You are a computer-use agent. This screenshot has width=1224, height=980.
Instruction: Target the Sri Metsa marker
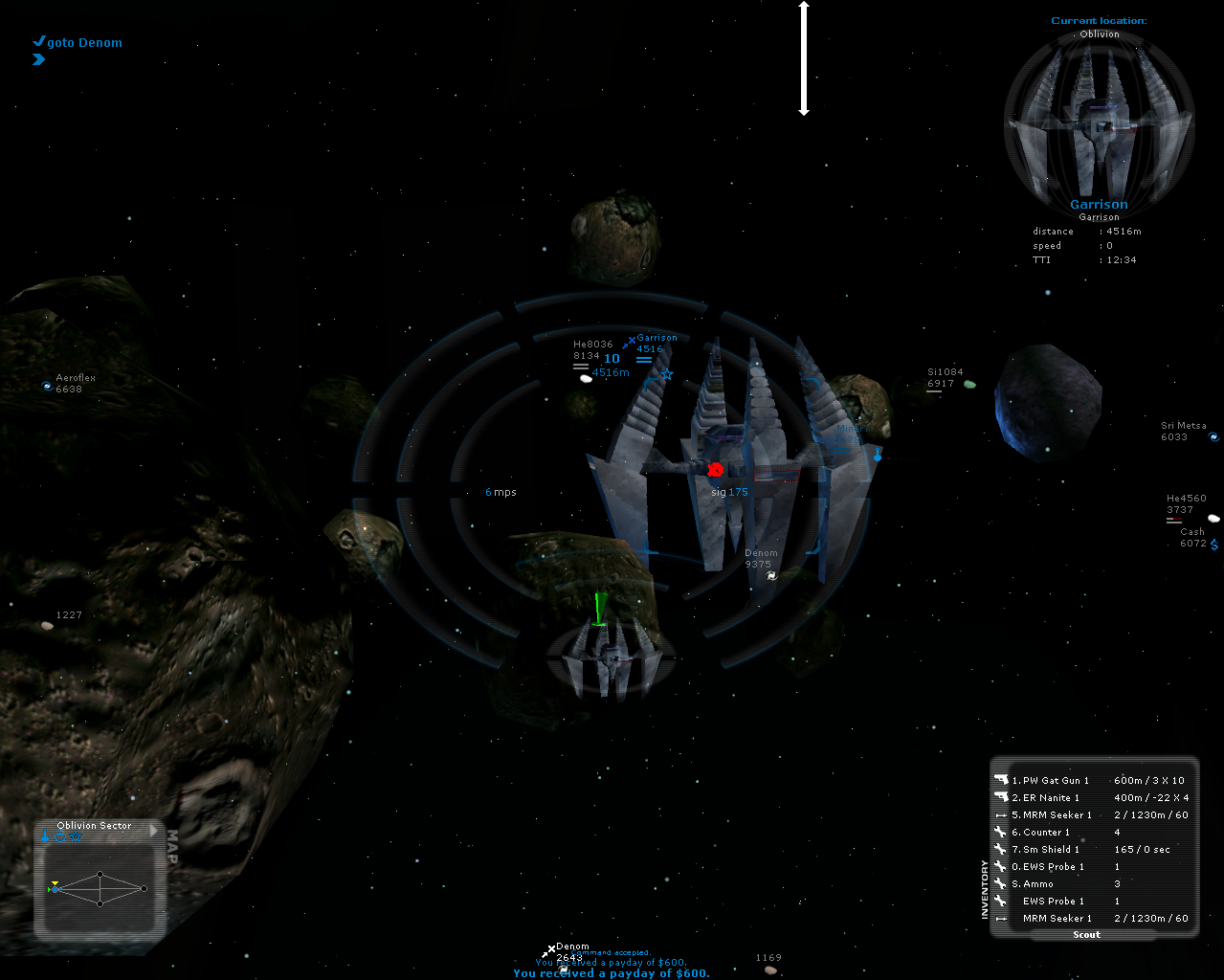coord(1213,436)
